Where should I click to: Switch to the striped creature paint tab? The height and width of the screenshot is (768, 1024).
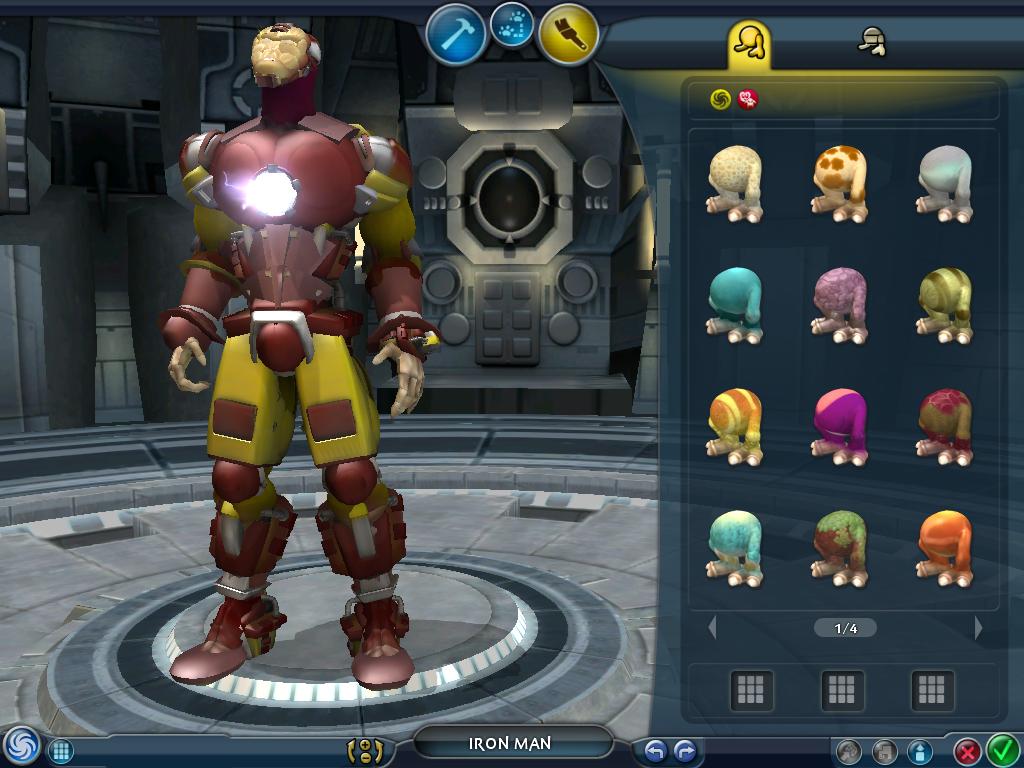pos(873,41)
